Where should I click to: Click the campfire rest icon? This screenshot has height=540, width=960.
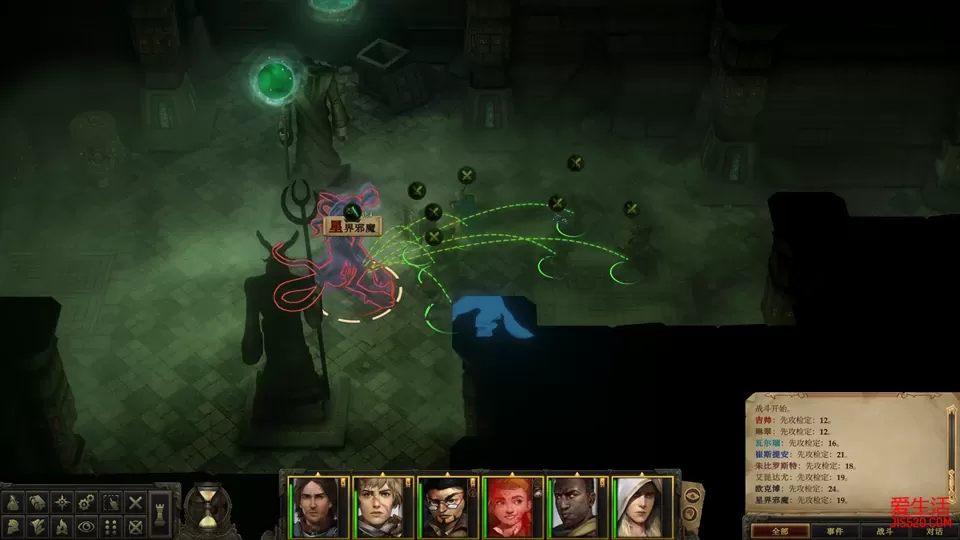coord(62,526)
